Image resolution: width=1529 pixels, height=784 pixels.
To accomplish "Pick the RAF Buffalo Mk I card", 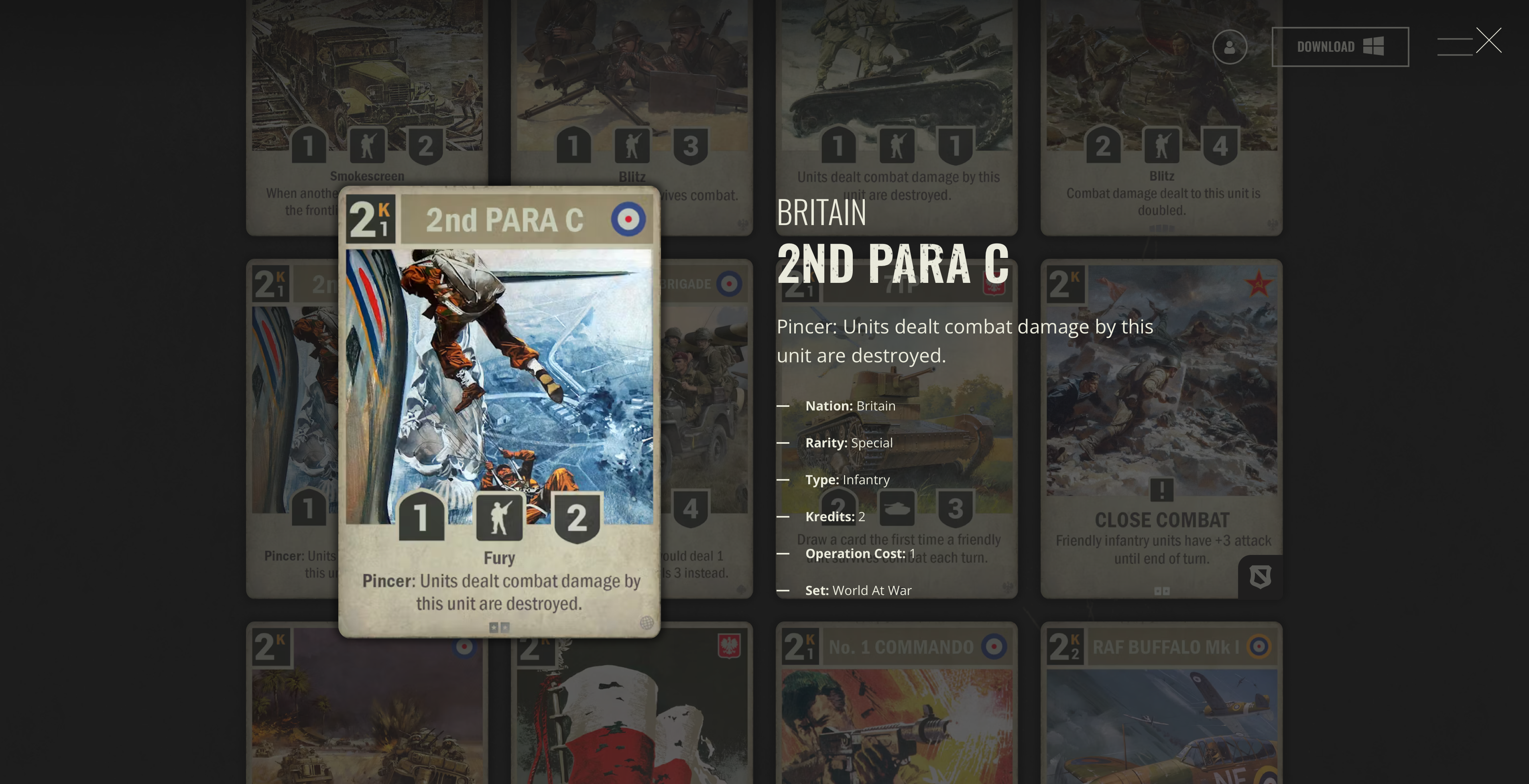I will 1161,706.
